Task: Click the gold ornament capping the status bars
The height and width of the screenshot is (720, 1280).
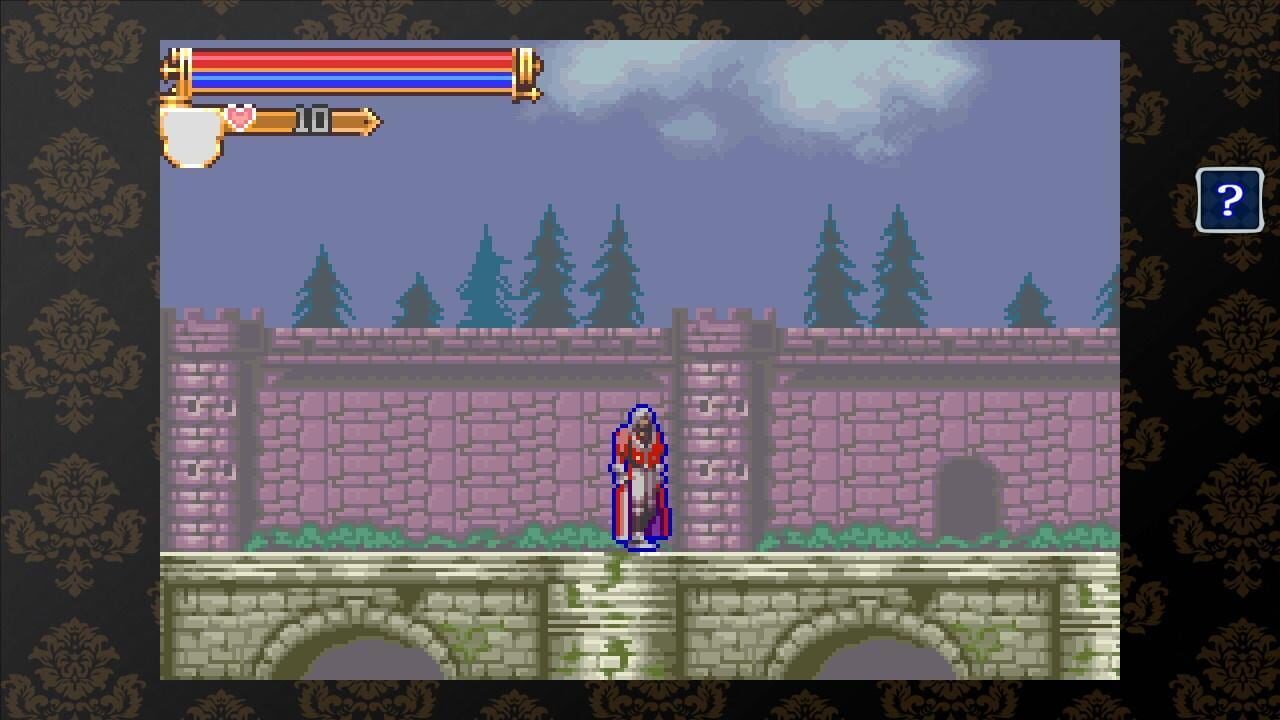Action: [527, 70]
